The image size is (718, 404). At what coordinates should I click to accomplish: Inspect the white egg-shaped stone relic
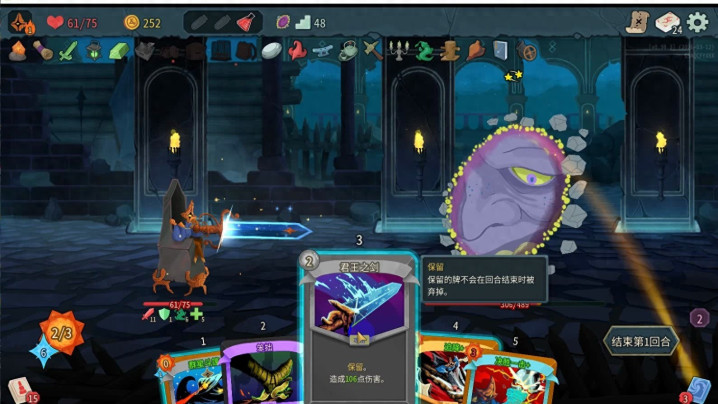coord(271,50)
